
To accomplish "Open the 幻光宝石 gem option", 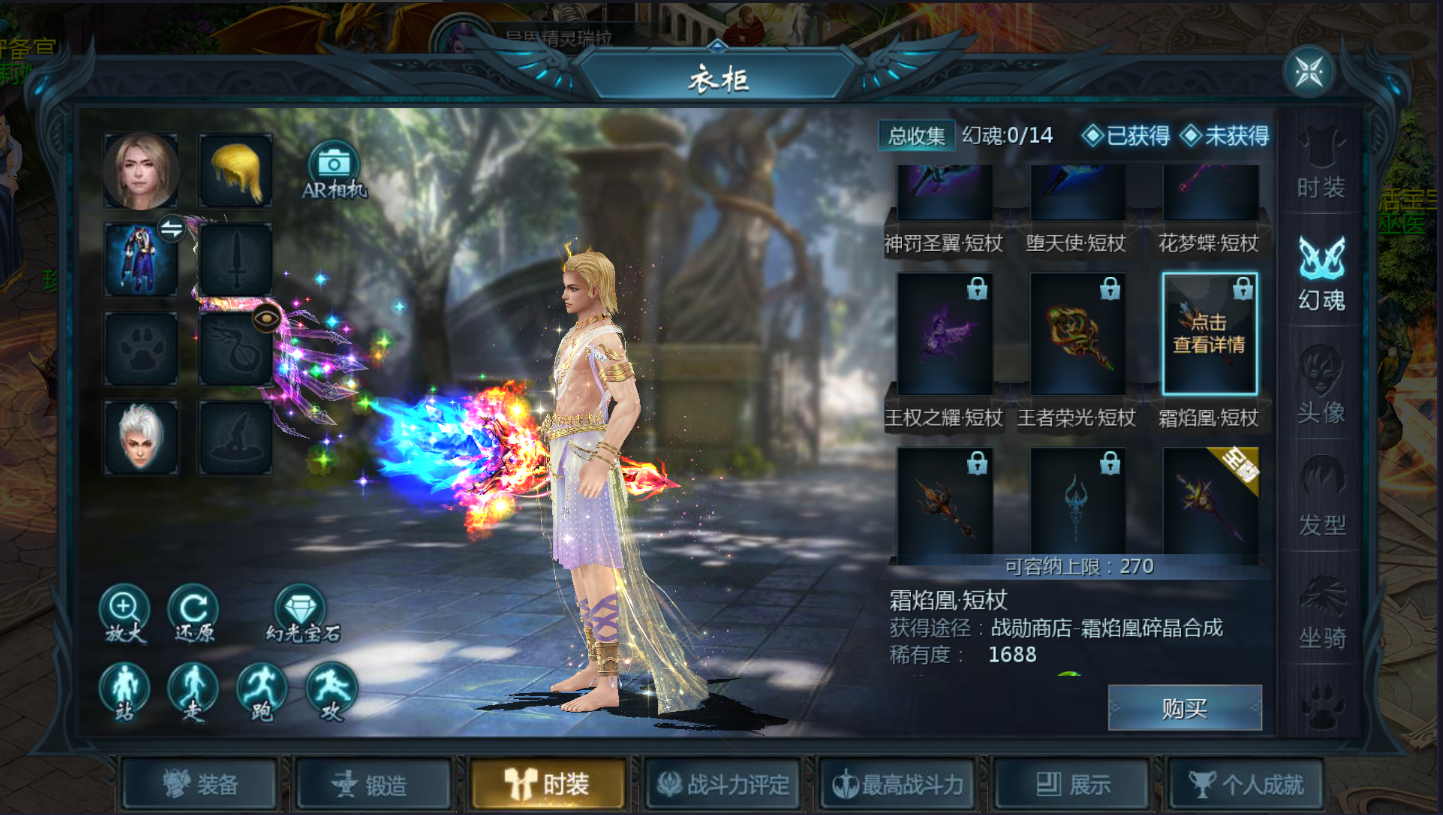I will [303, 609].
